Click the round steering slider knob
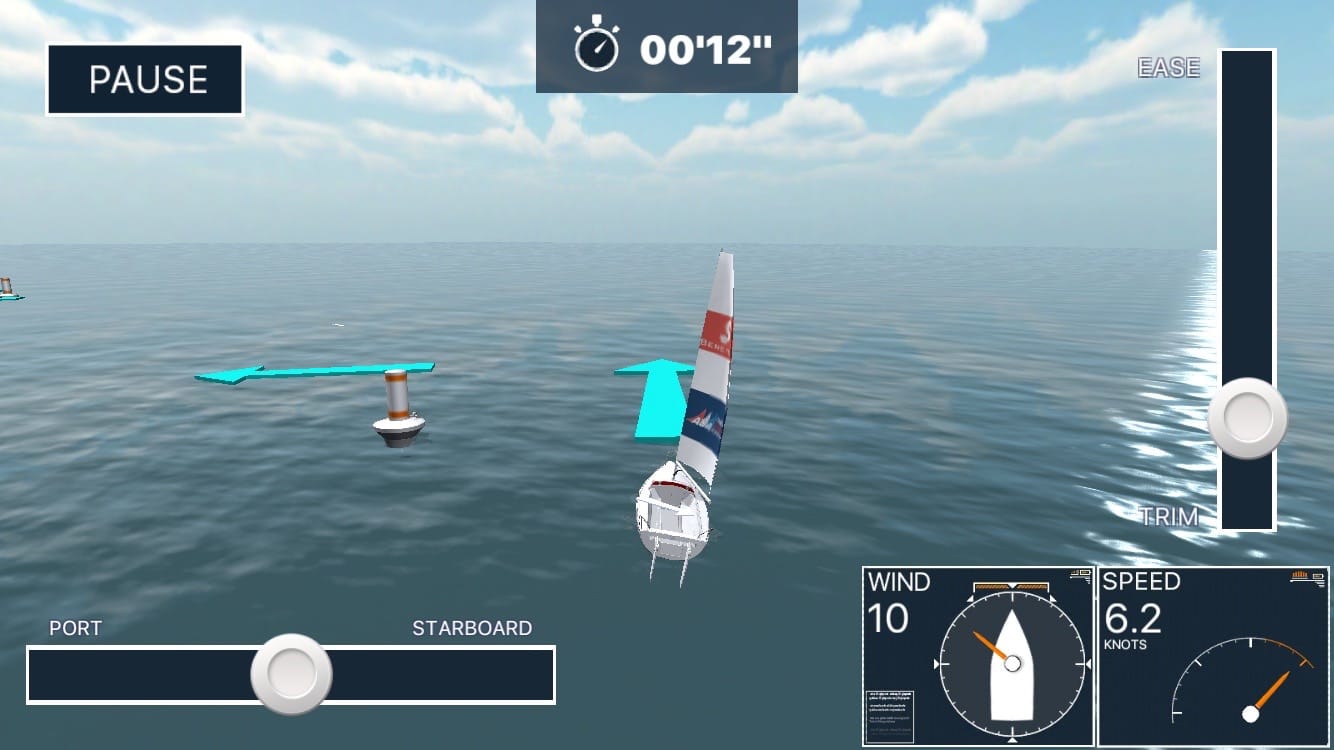This screenshot has height=750, width=1334. point(291,674)
